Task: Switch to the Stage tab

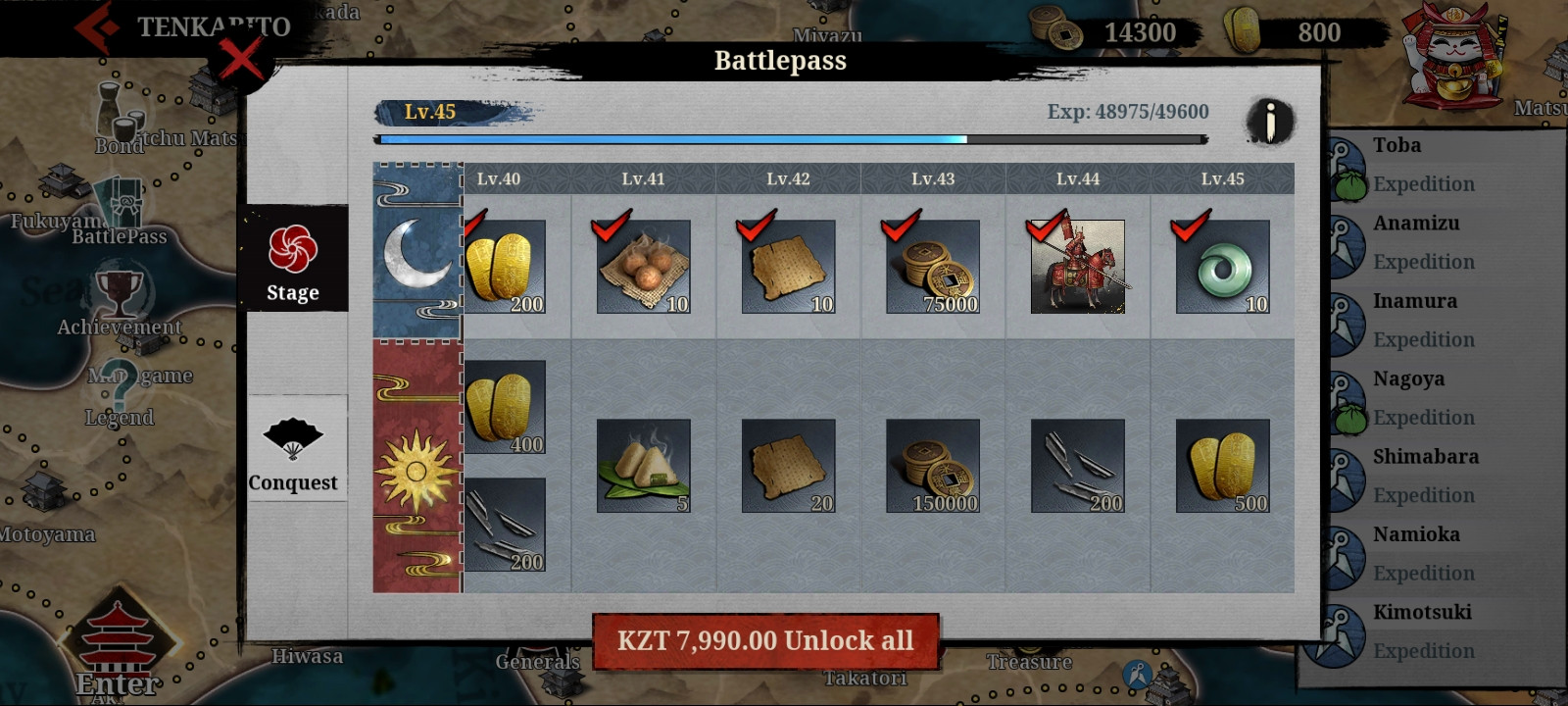Action: (x=293, y=260)
